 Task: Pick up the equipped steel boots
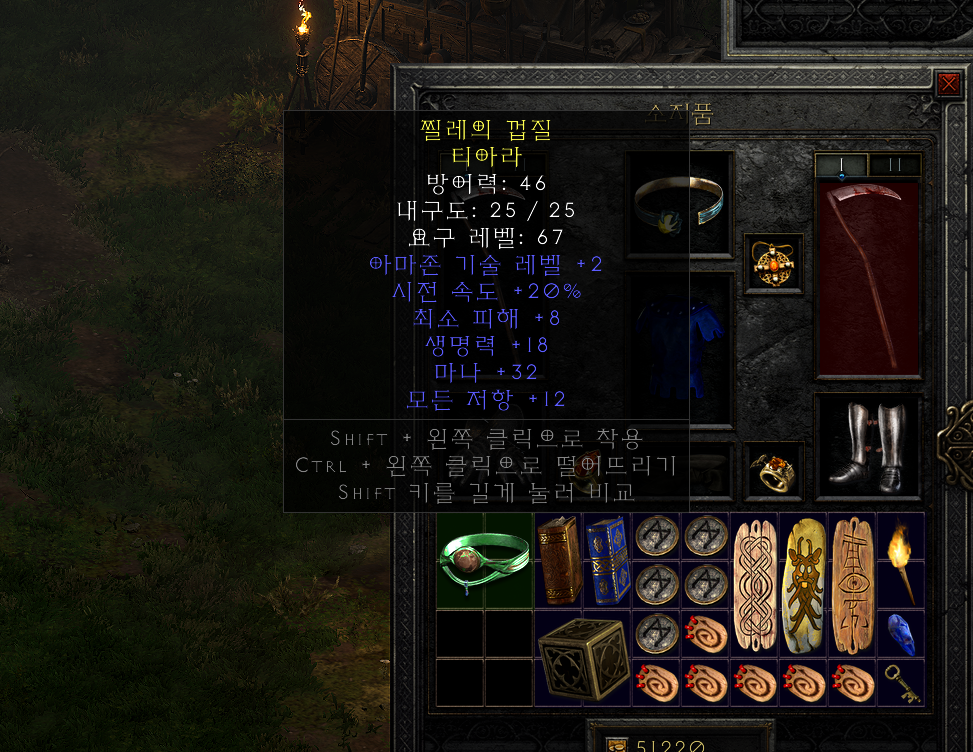867,446
